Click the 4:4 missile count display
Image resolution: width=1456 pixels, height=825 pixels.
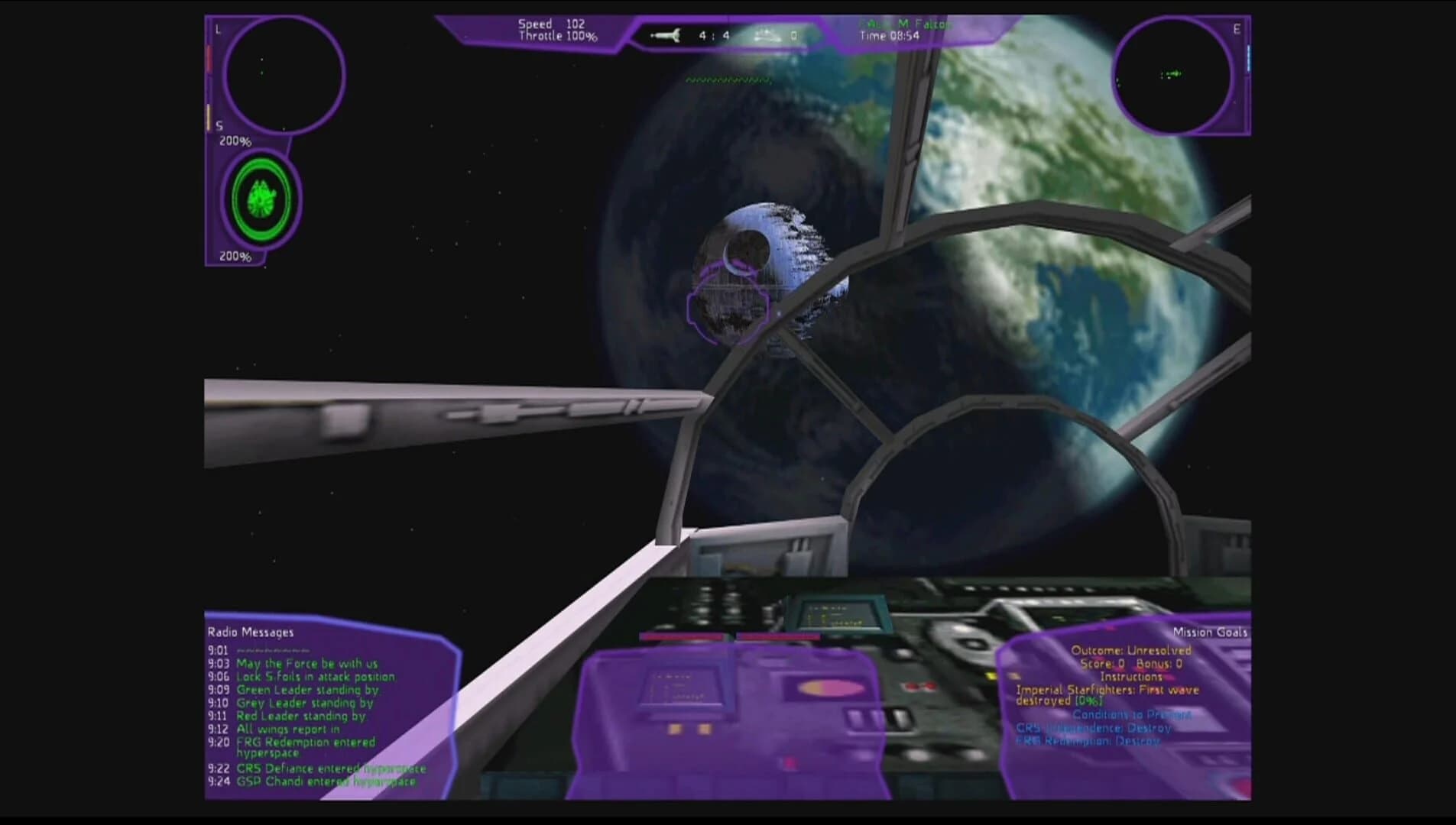(x=711, y=34)
